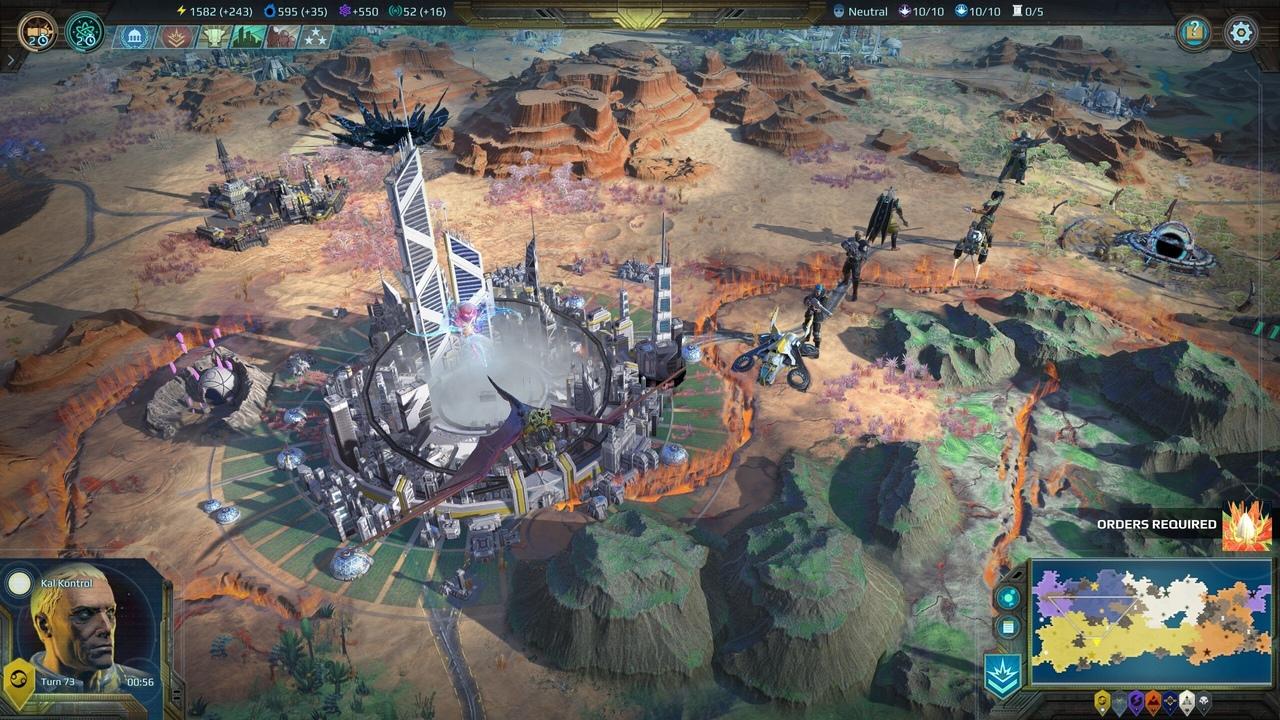Open the society research atom icon
Image resolution: width=1280 pixels, height=720 pixels.
click(84, 32)
